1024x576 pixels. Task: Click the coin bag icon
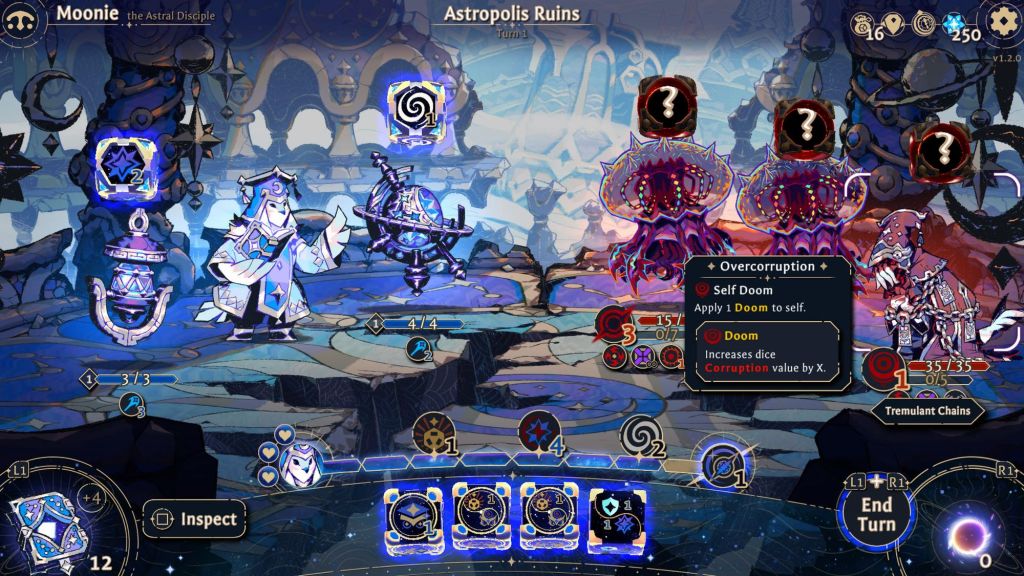tap(861, 22)
